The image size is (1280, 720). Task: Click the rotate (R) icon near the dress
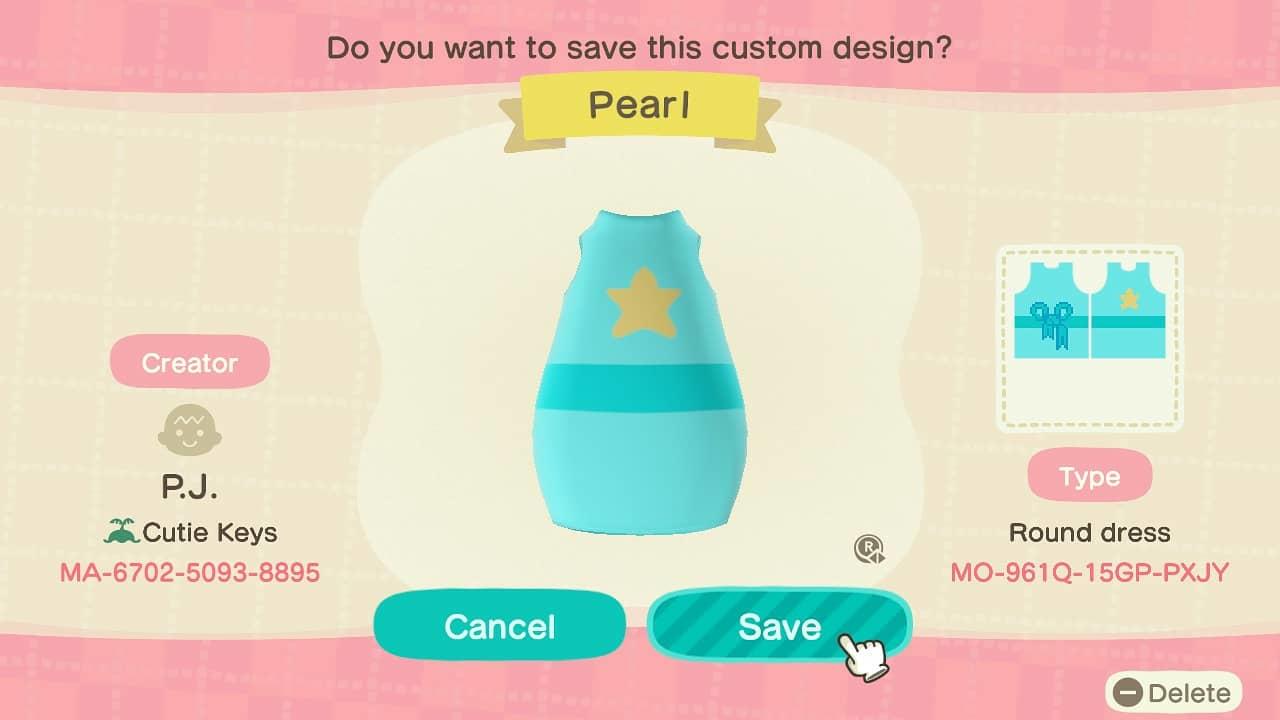[x=869, y=547]
